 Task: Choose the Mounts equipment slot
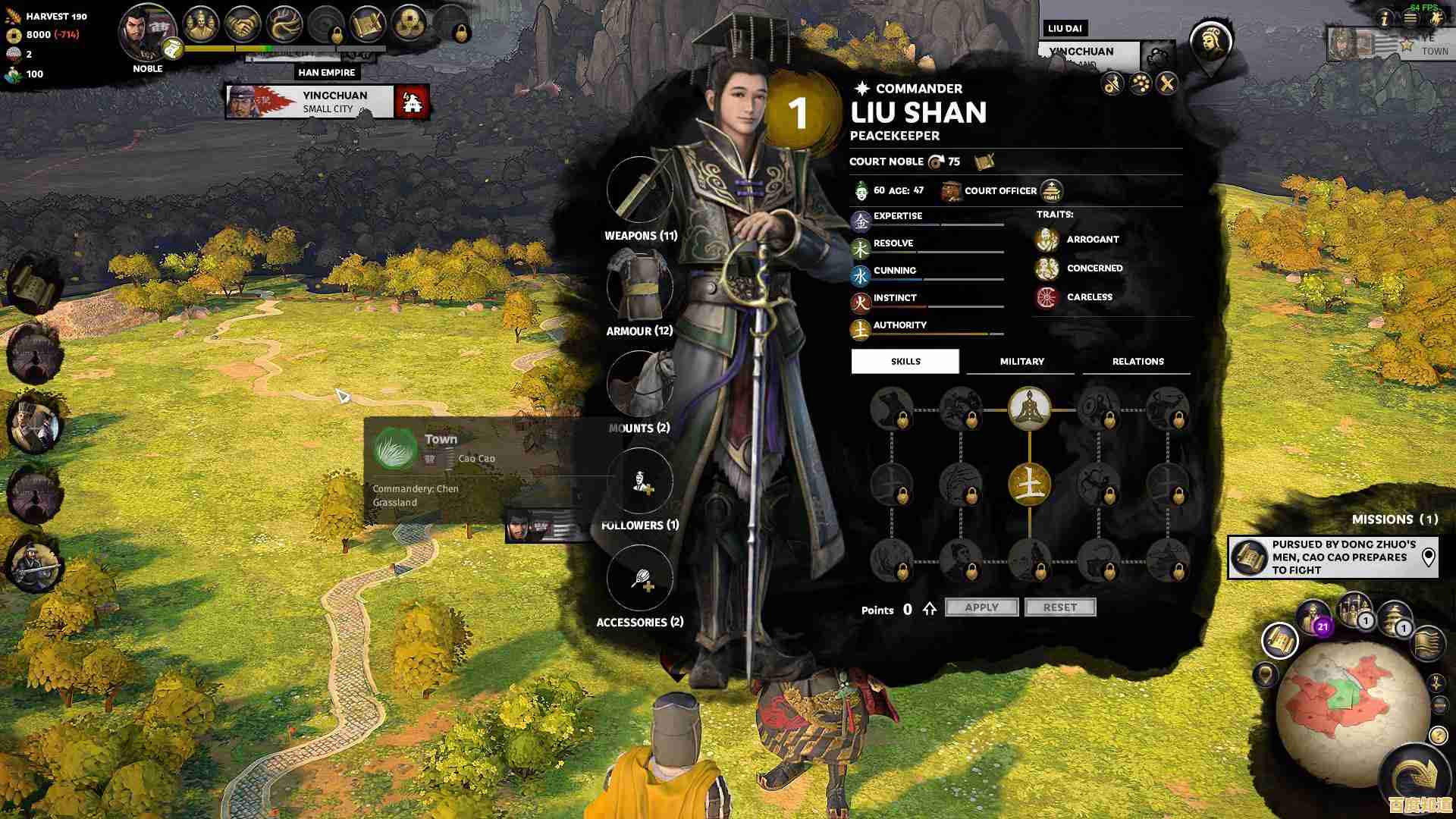coord(640,384)
